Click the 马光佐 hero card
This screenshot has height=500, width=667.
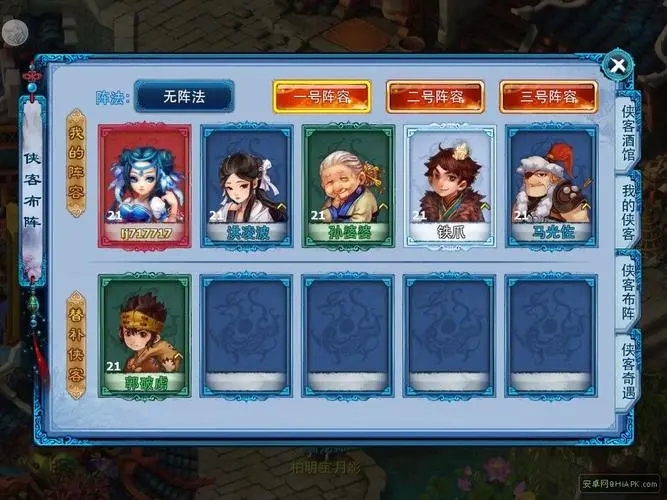point(550,186)
